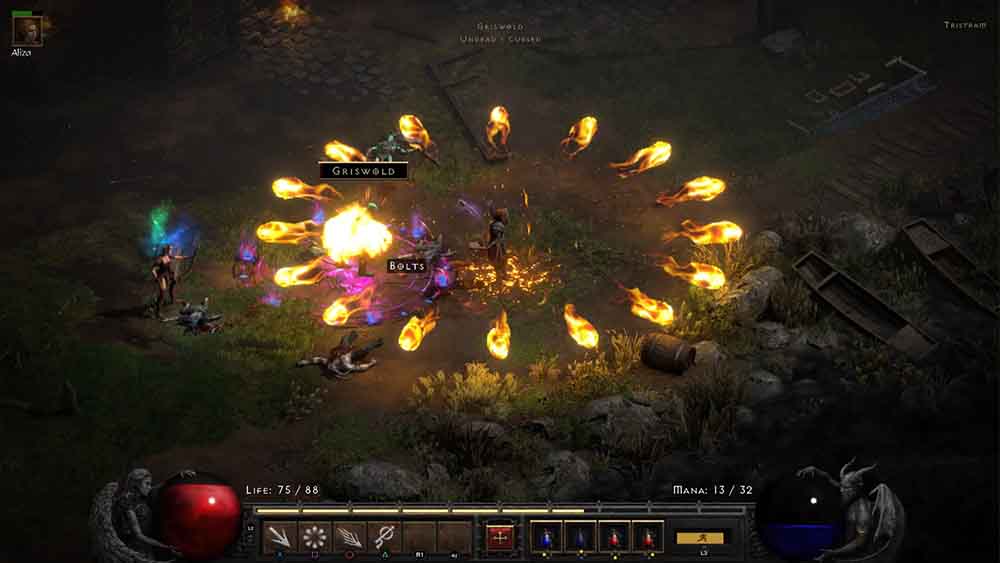Choose the bow skill icon
Image resolution: width=1000 pixels, height=563 pixels.
pos(384,537)
